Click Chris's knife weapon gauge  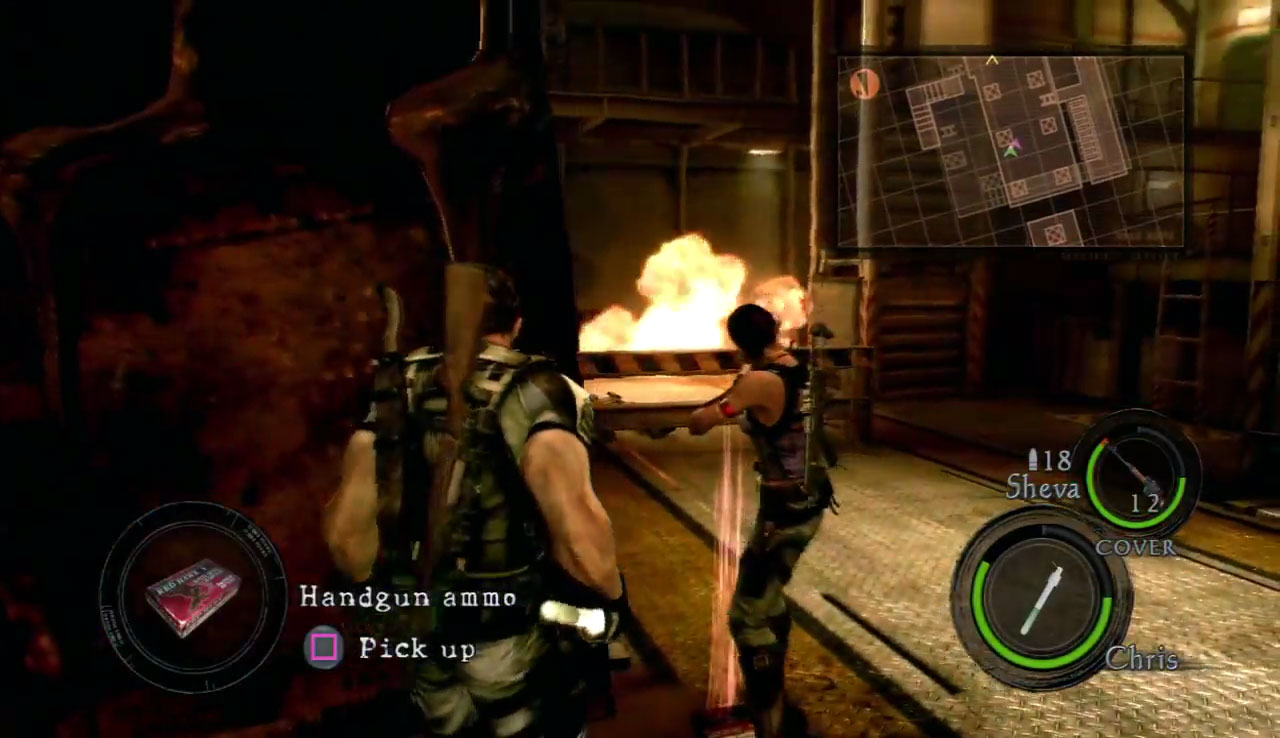click(x=1041, y=598)
